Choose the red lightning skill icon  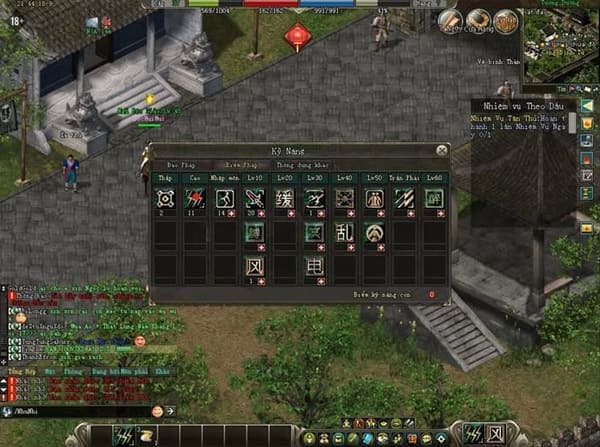tap(195, 199)
